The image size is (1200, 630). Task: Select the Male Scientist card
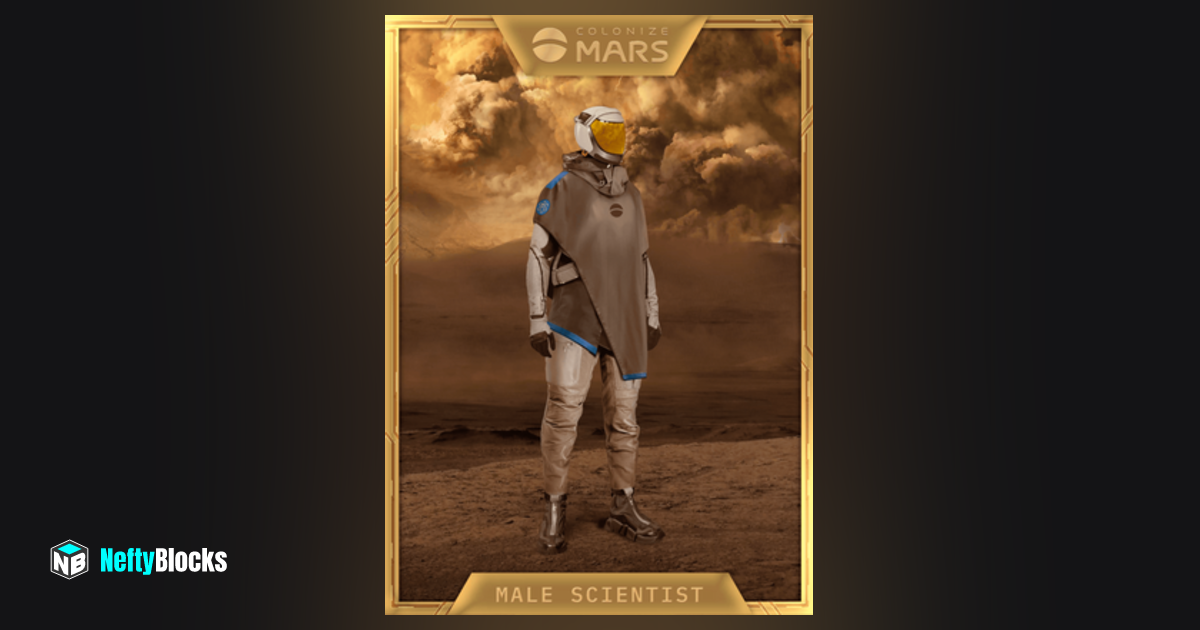(598, 314)
